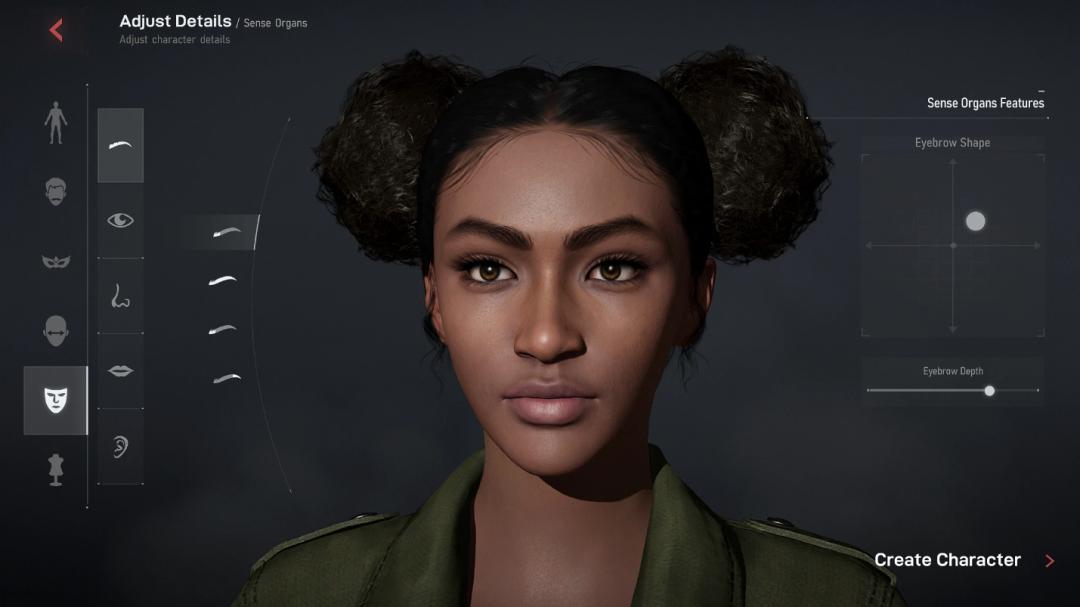Select the bearded face category icon
This screenshot has height=607, width=1080.
56,191
